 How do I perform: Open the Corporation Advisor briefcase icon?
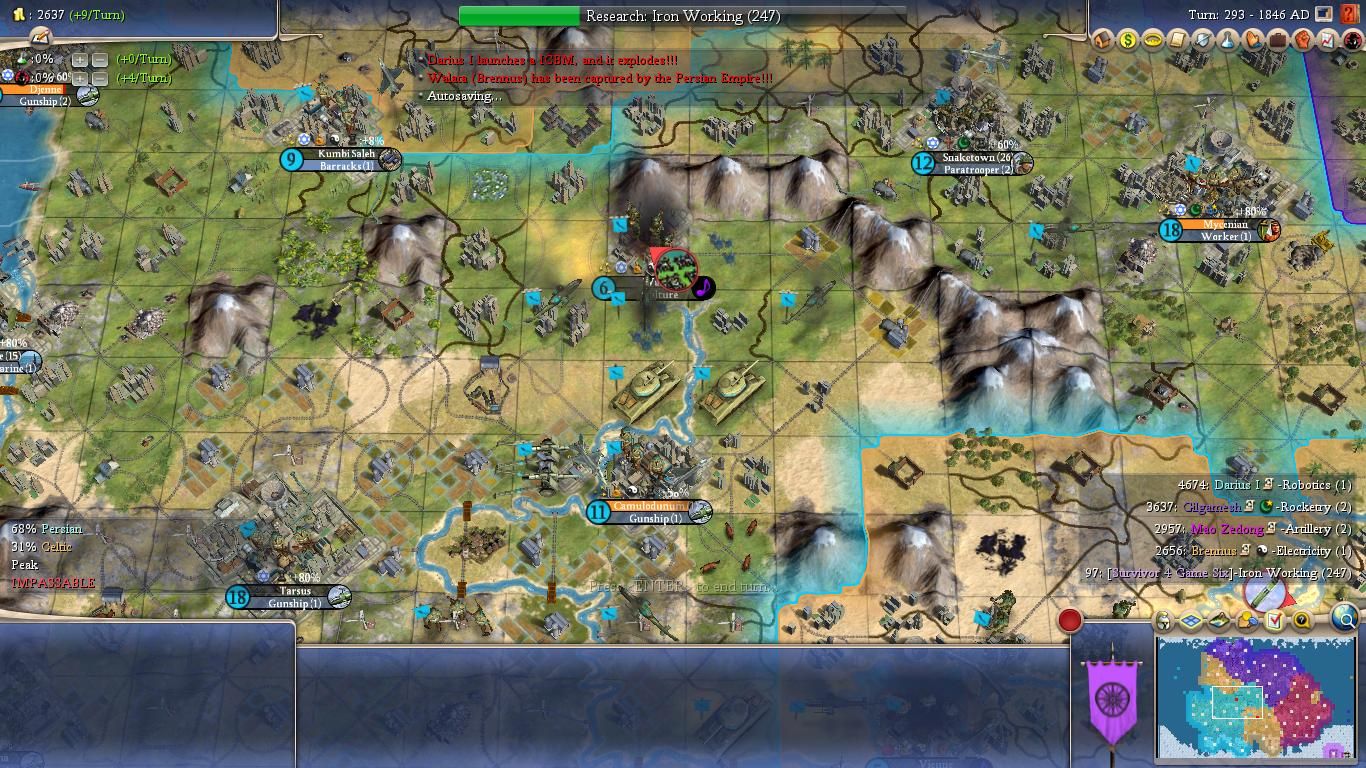click(x=1277, y=40)
